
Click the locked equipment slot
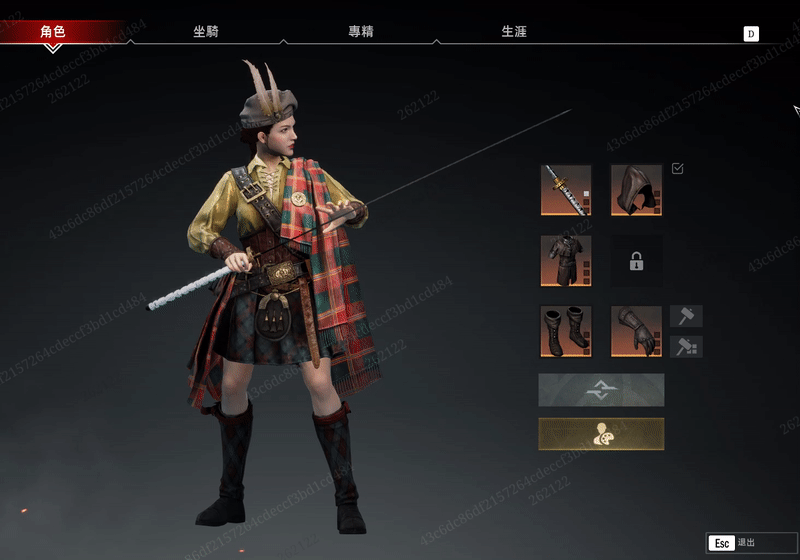636,261
